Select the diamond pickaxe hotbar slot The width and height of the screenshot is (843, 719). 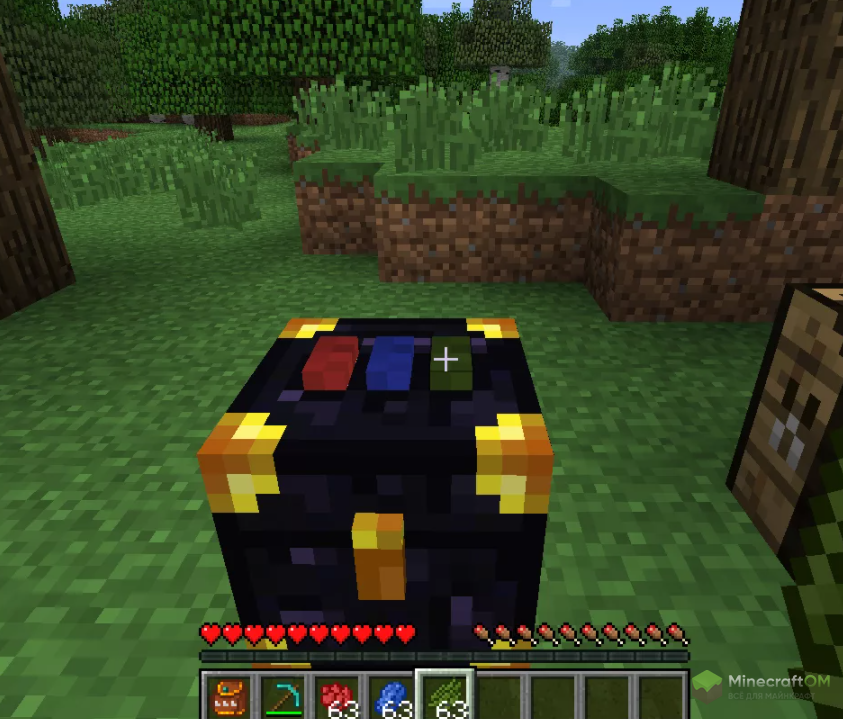point(284,697)
